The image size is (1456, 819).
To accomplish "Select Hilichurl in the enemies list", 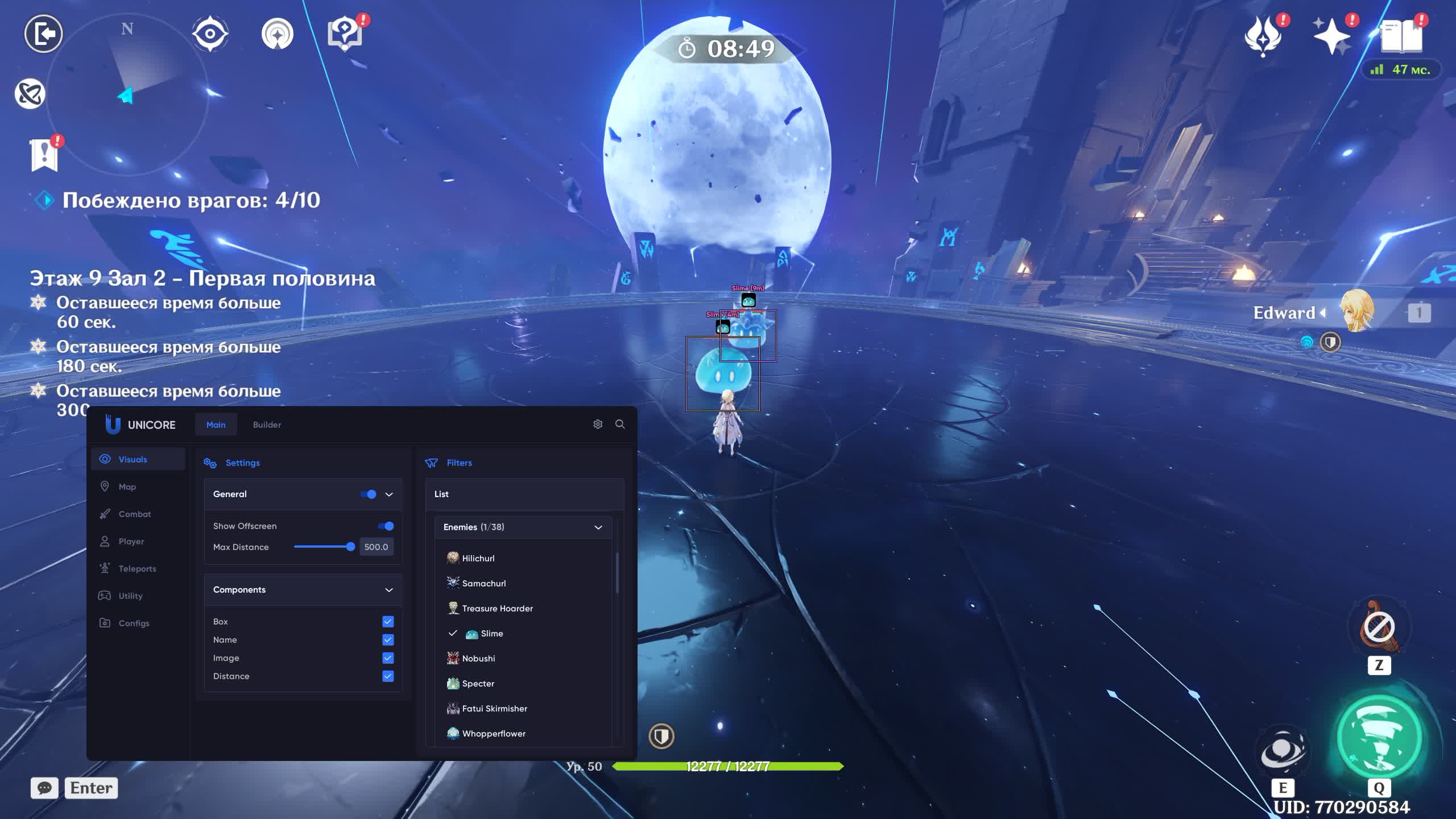I will pyautogui.click(x=478, y=559).
